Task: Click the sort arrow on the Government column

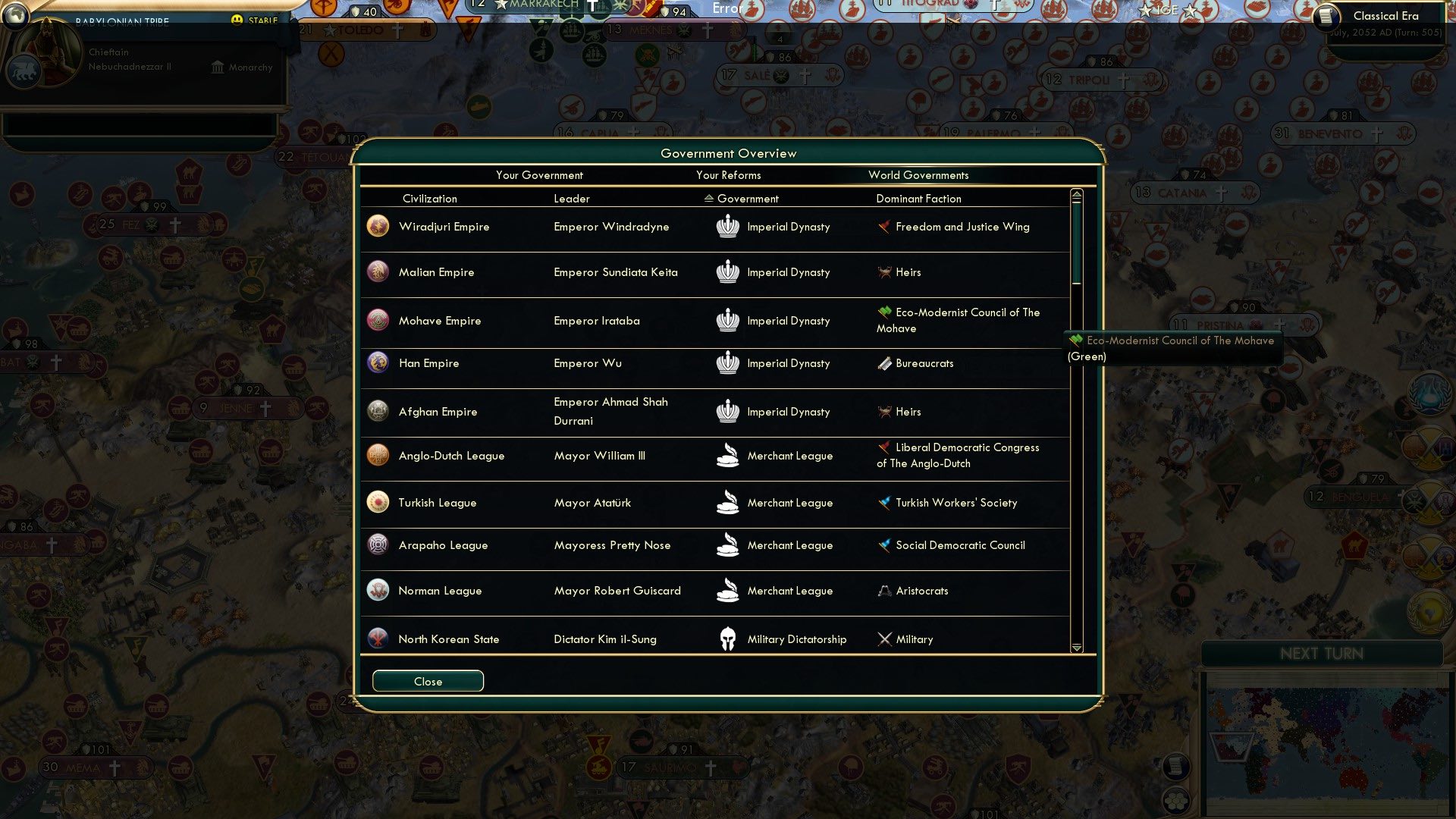Action: 708,198
